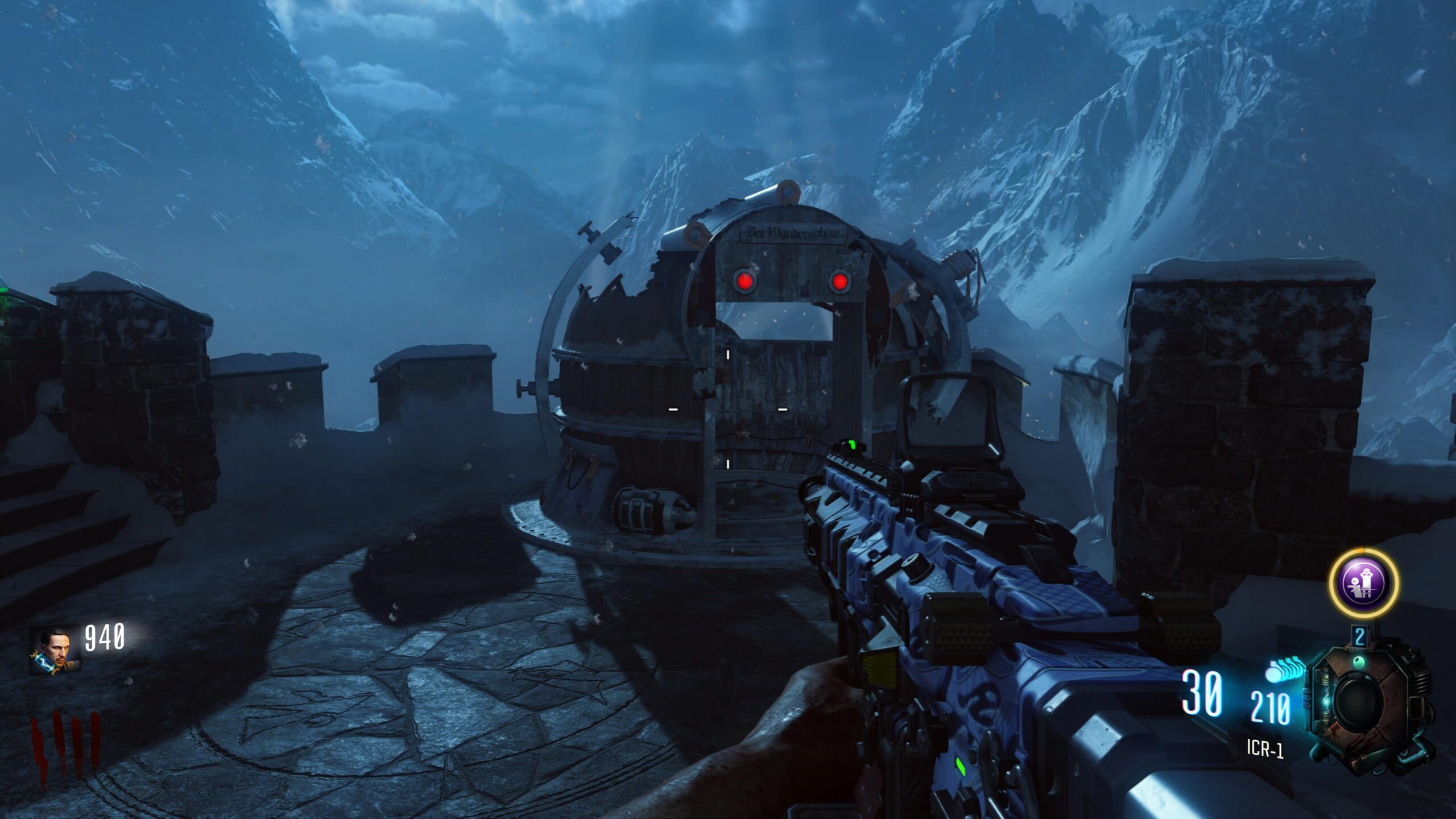1456x819 pixels.
Task: Click the purple GobbleGum icon
Action: (x=1363, y=582)
